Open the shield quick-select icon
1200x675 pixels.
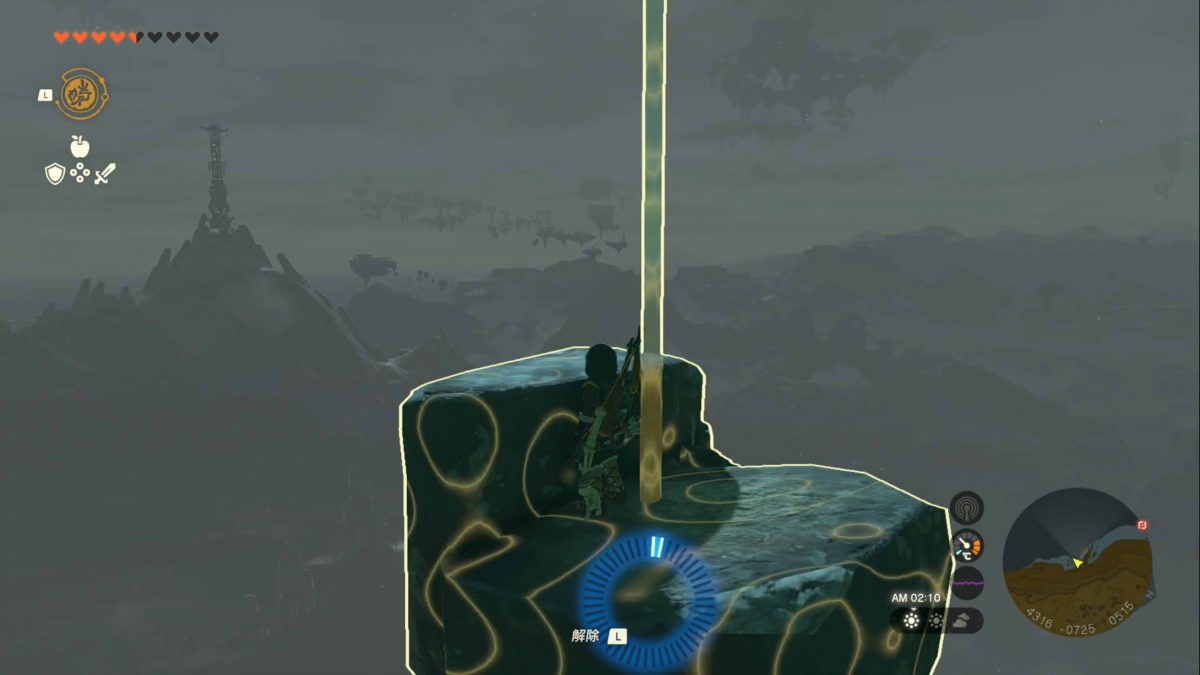coord(55,174)
